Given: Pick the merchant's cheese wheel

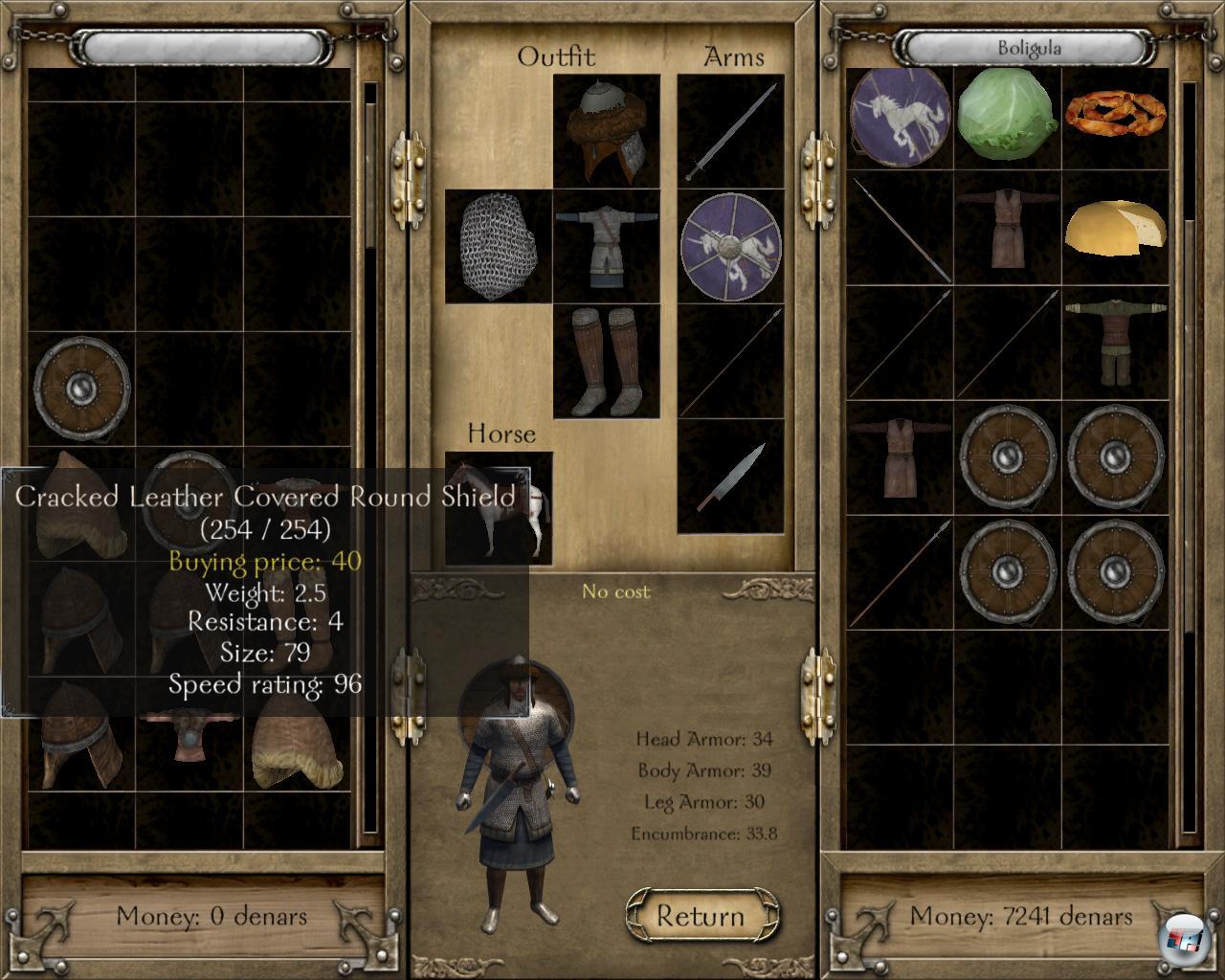Looking at the screenshot, I should click(x=1117, y=230).
